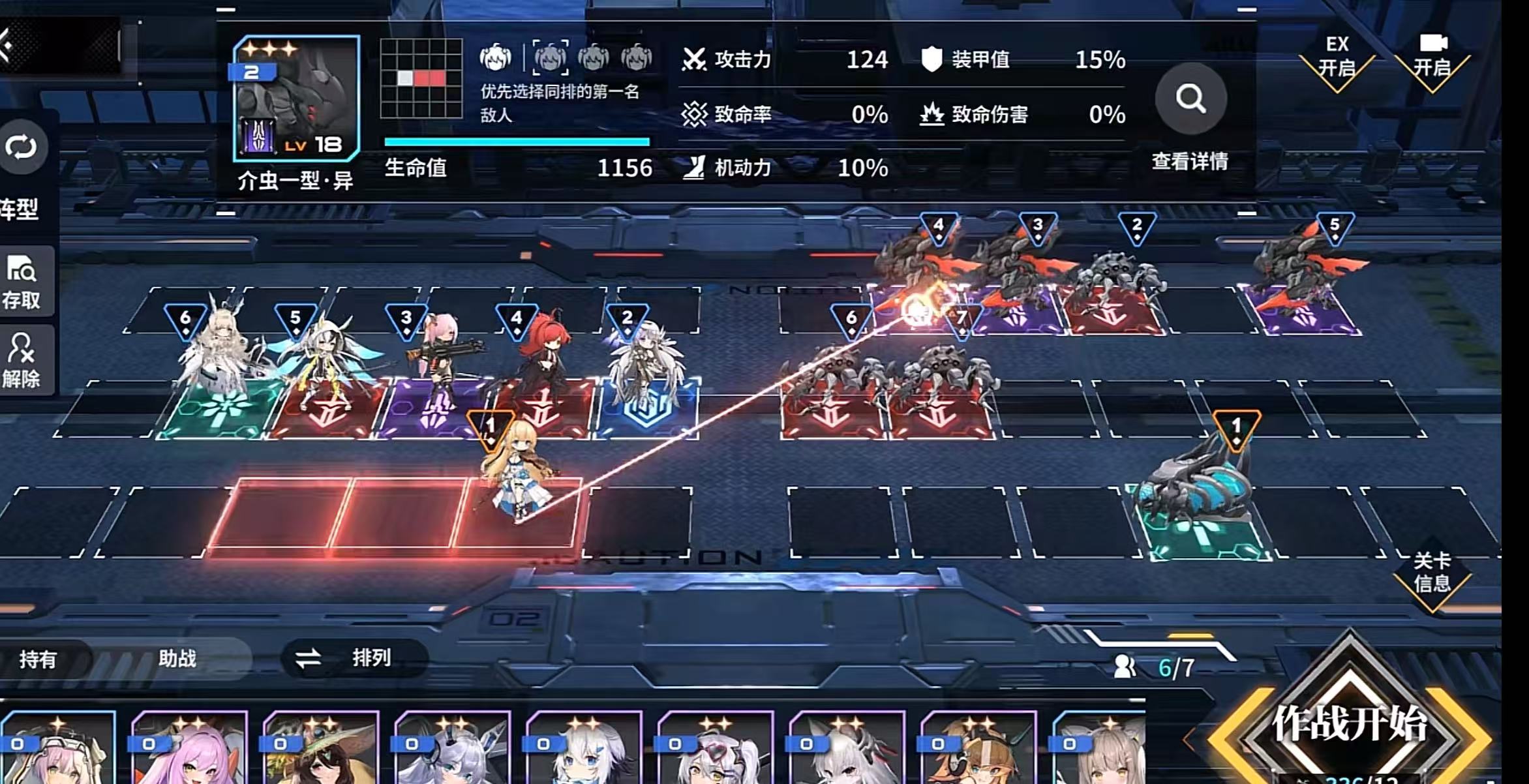This screenshot has height=784, width=1529.
Task: Click the 排列 sort button
Action: pyautogui.click(x=354, y=657)
